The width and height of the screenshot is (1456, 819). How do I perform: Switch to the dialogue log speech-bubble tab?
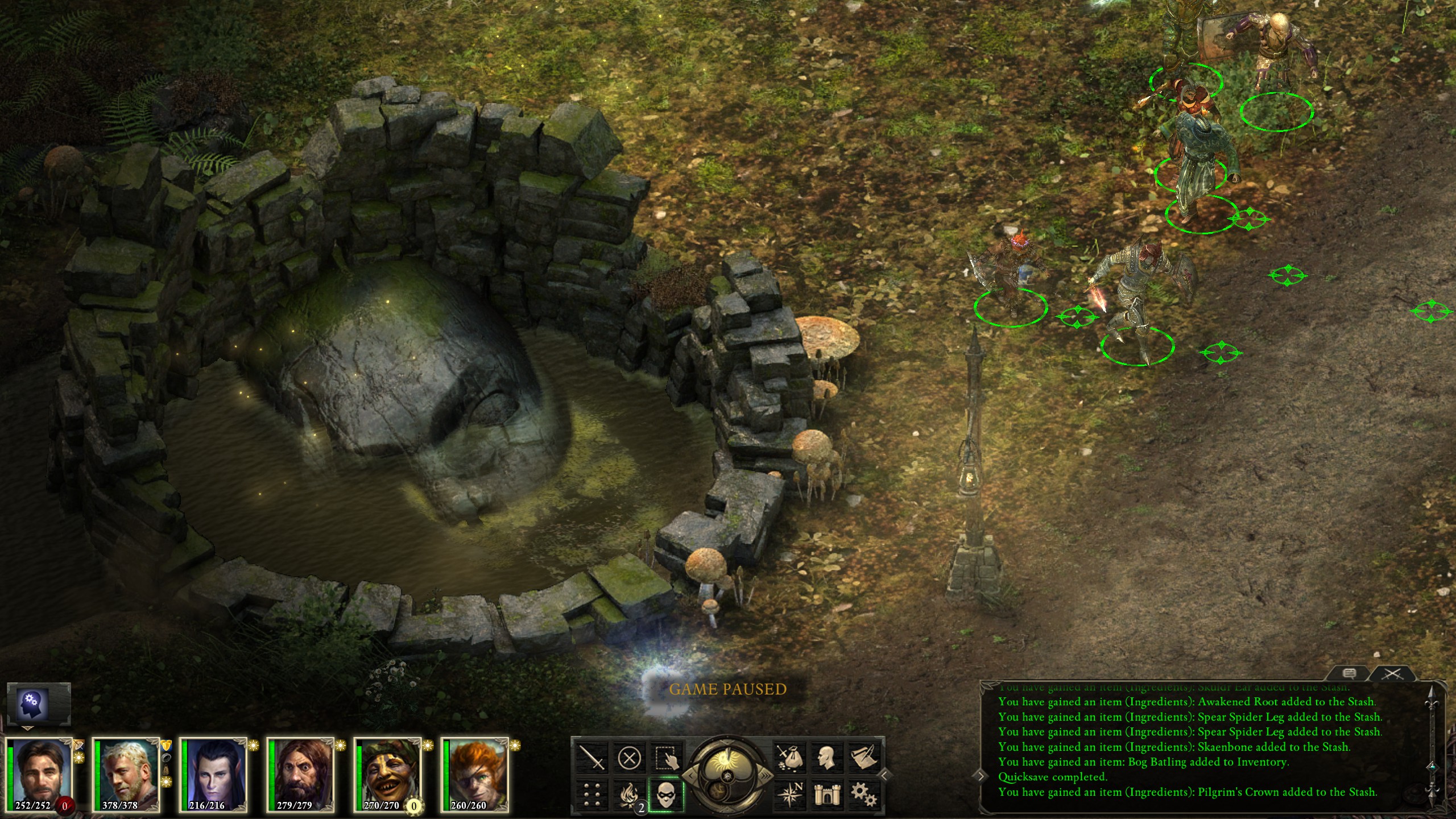pos(1349,674)
